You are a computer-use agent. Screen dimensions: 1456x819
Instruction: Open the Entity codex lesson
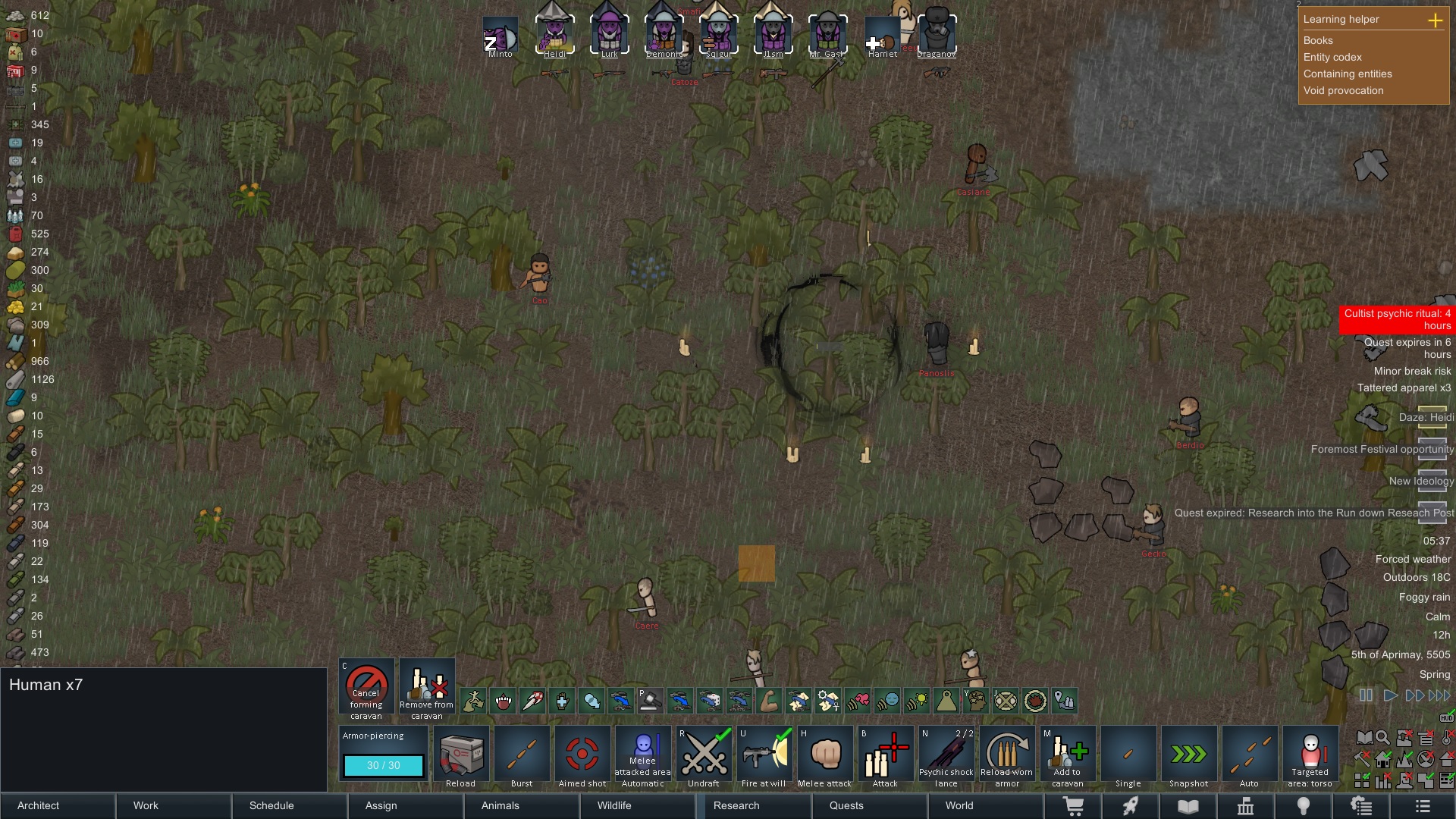click(1332, 57)
